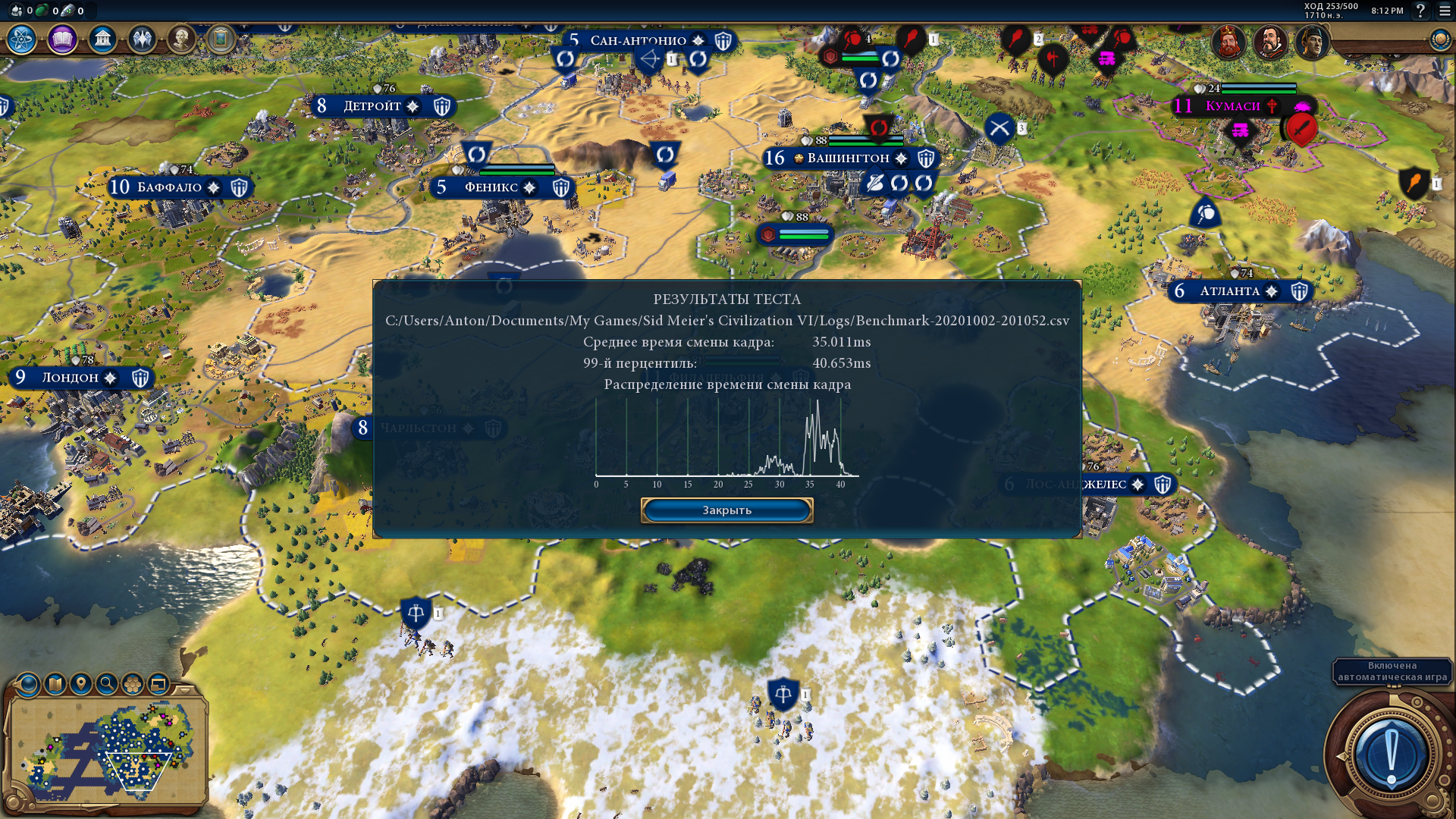Image resolution: width=1456 pixels, height=819 pixels.
Task: Open the civics tree purple book icon
Action: click(x=62, y=39)
